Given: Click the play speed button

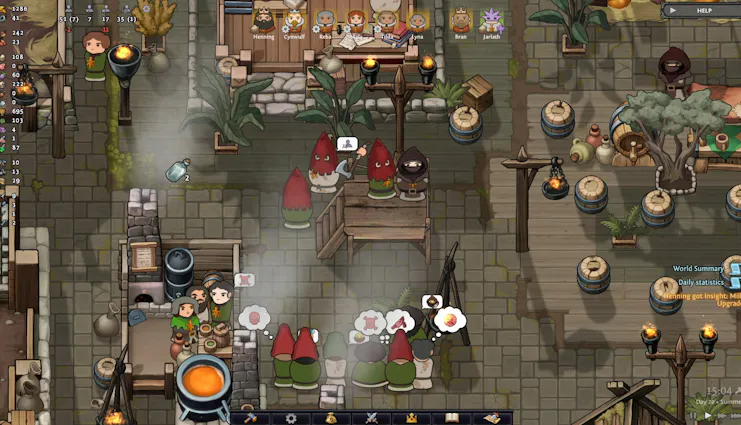Looking at the screenshot, I should point(708,415).
